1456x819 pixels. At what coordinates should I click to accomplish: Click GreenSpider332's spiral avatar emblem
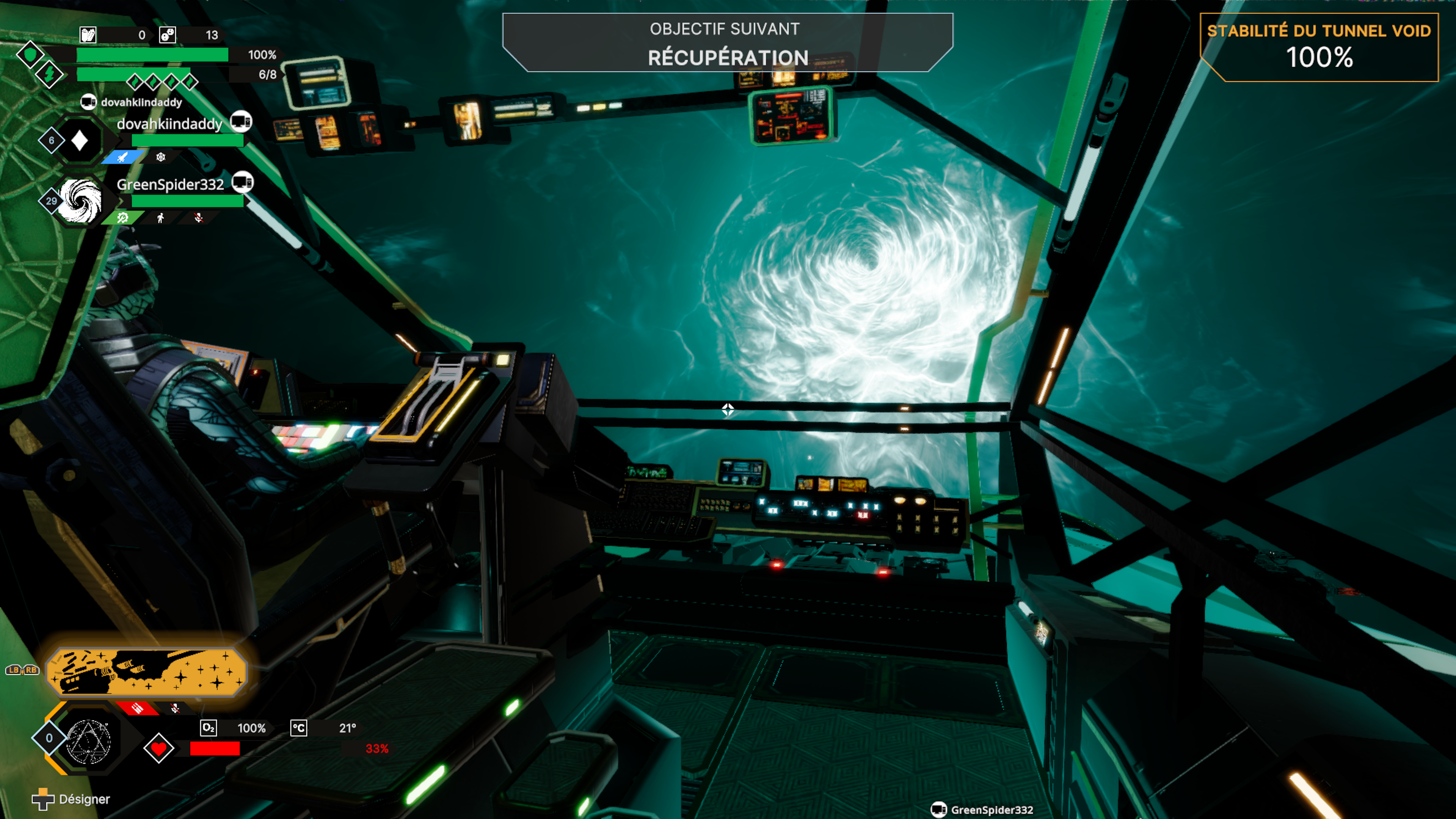coord(80,201)
